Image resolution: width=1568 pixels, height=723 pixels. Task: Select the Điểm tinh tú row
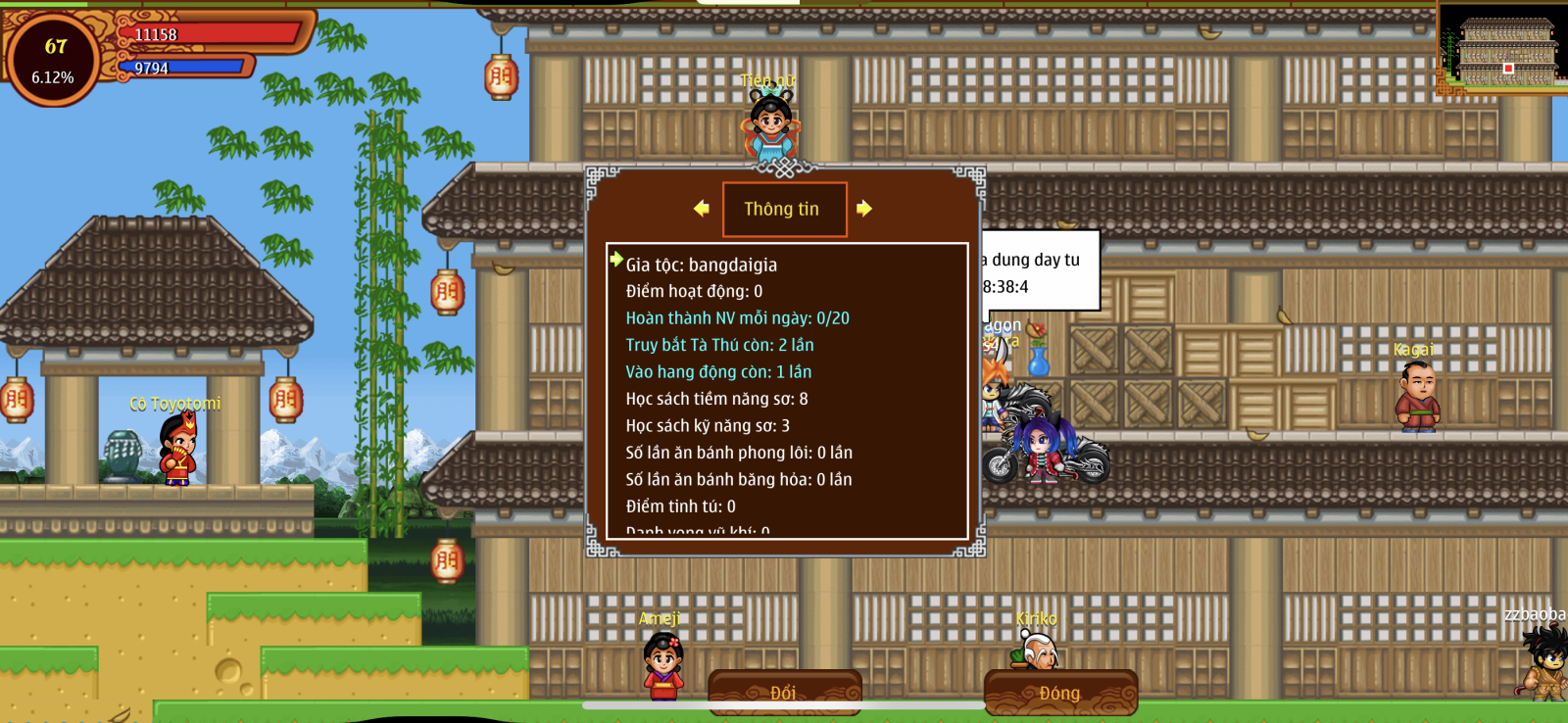680,506
